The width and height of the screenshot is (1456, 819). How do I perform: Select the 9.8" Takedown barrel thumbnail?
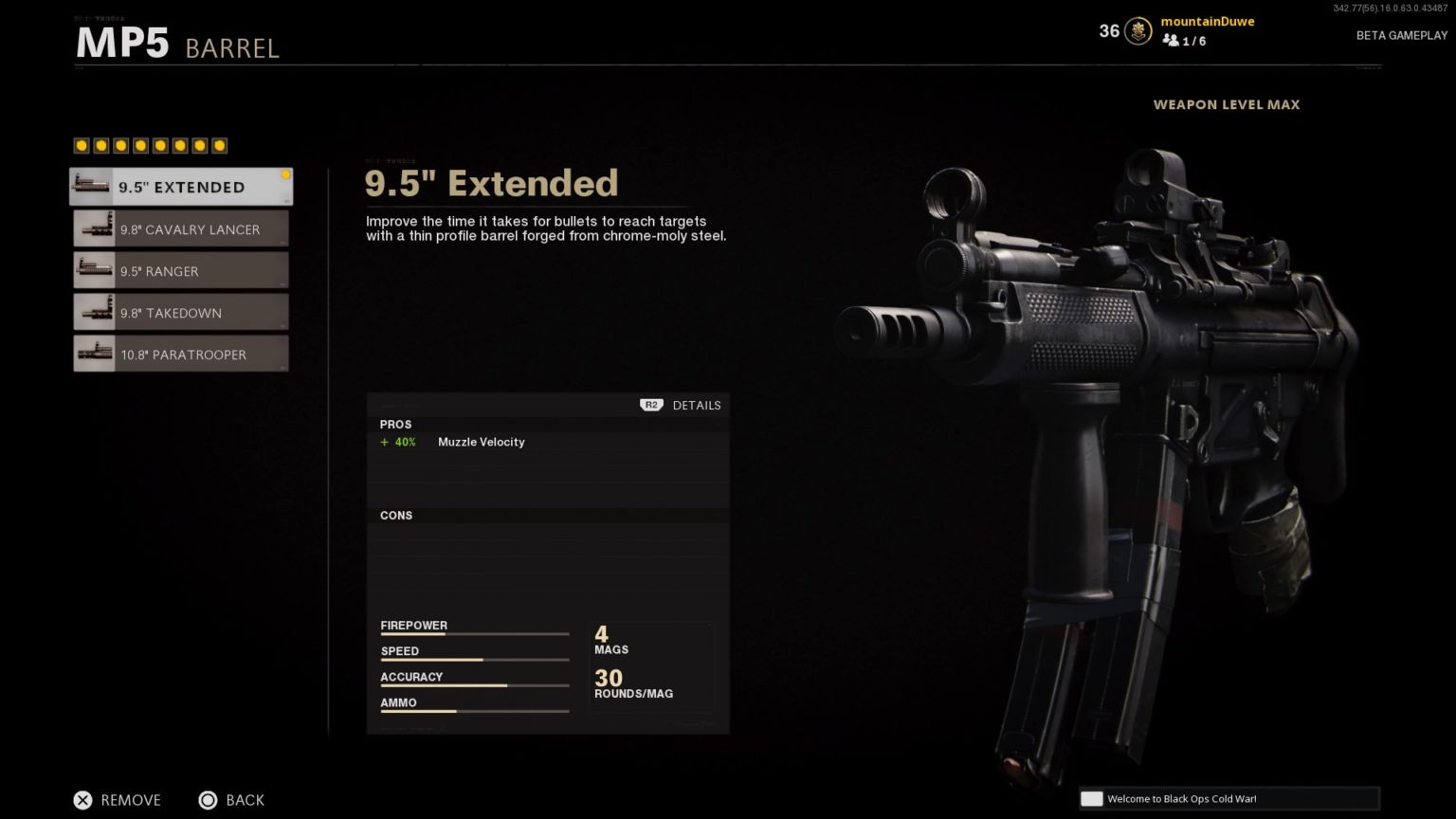click(x=92, y=312)
